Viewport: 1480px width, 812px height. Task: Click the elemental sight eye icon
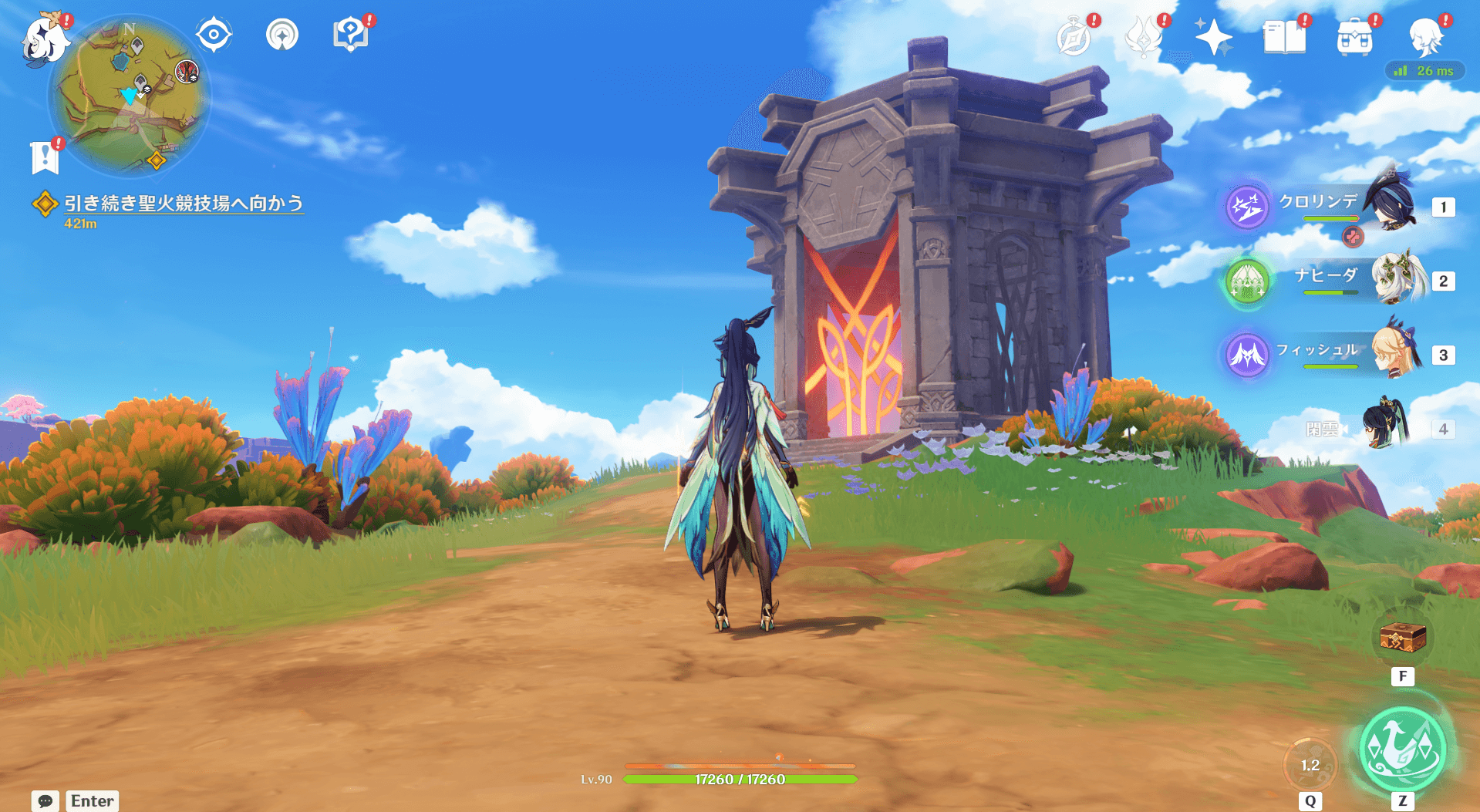coord(214,35)
